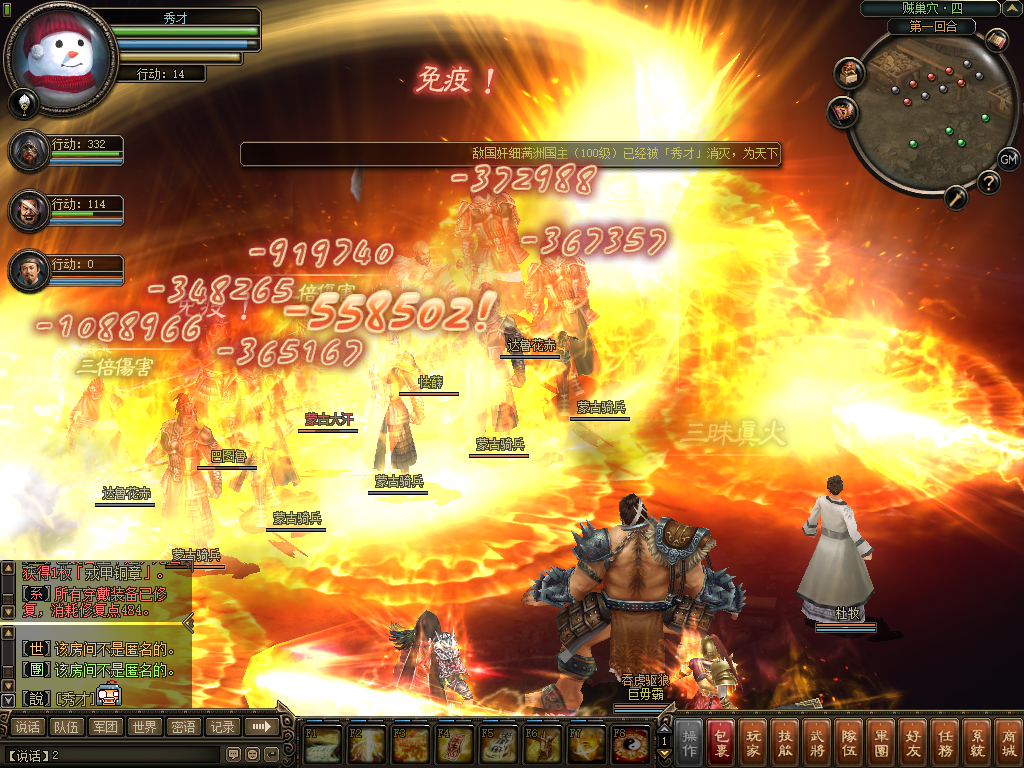
Task: Select the 密语 whisper chat channel
Action: [183, 727]
